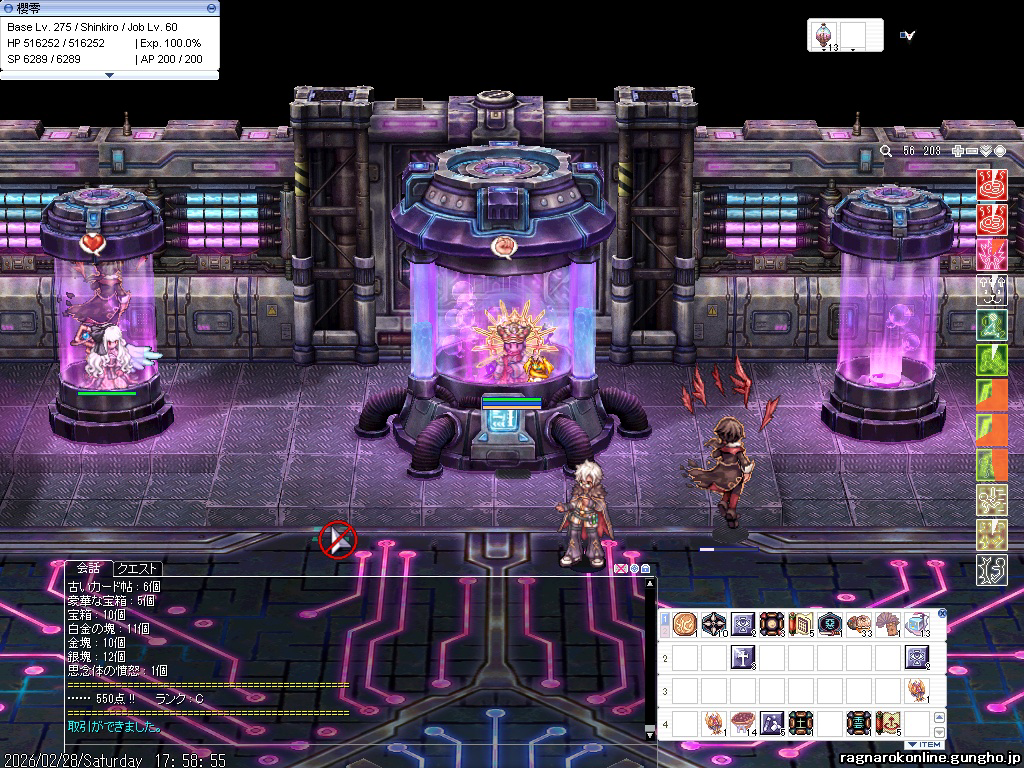This screenshot has height=768, width=1024.
Task: Use the orange round shield skill slot
Action: click(684, 625)
